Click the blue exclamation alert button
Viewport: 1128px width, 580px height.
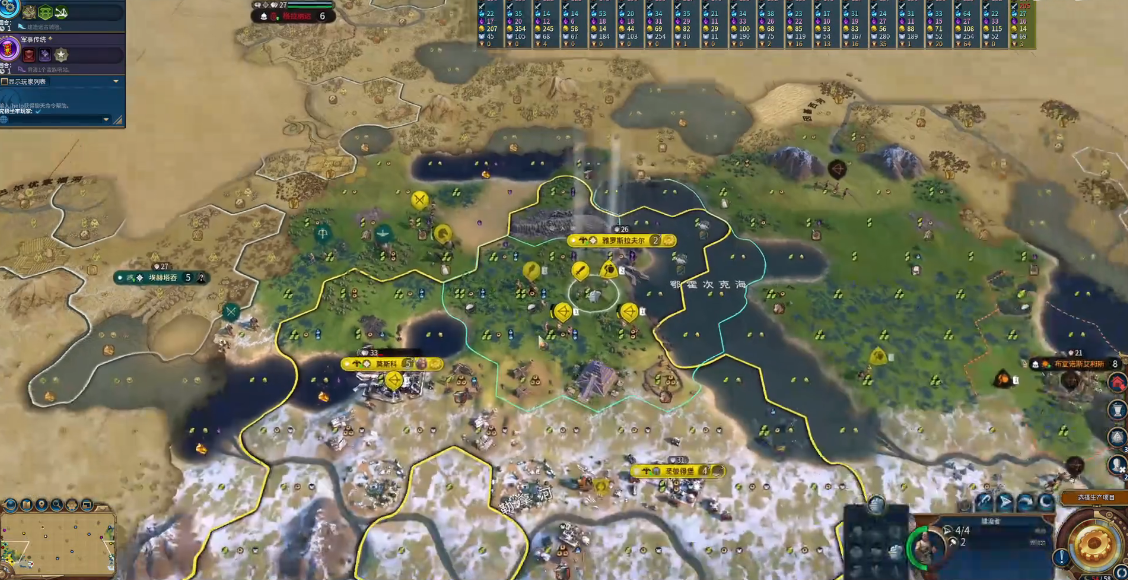(1059, 556)
